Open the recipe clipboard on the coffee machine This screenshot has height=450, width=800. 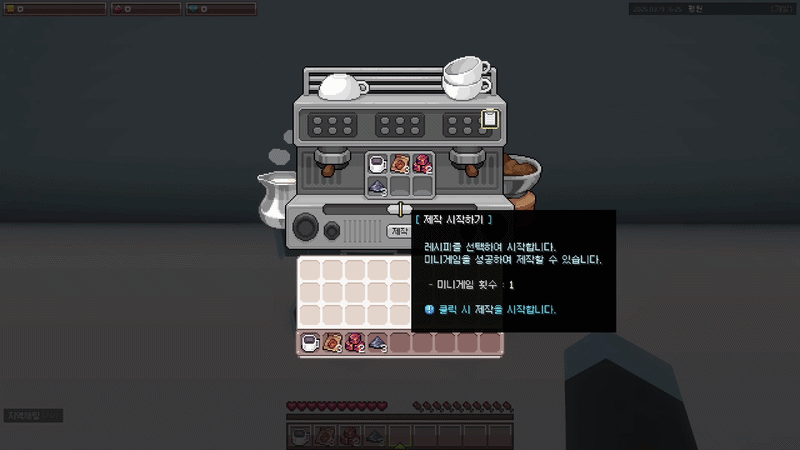(x=489, y=119)
